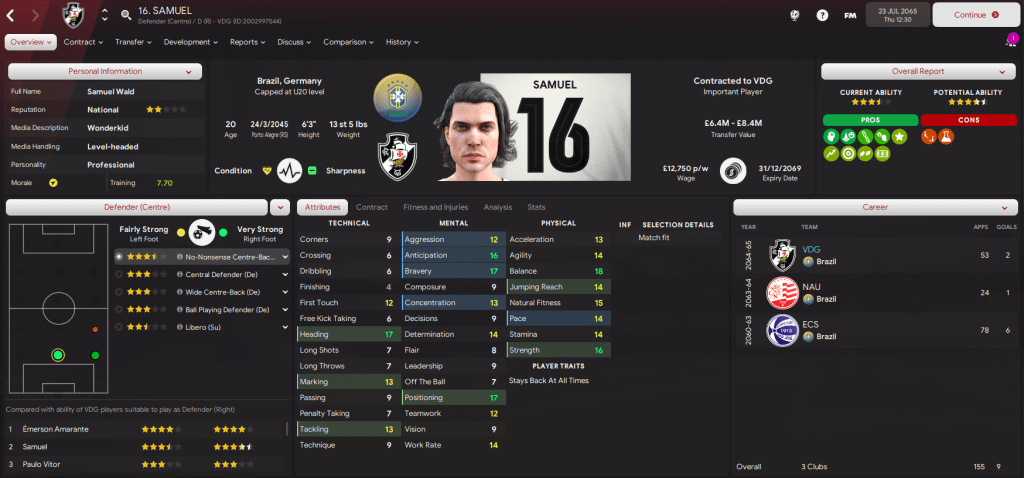Viewport: 1024px width, 478px height.
Task: Open the Development menu
Action: [x=190, y=42]
